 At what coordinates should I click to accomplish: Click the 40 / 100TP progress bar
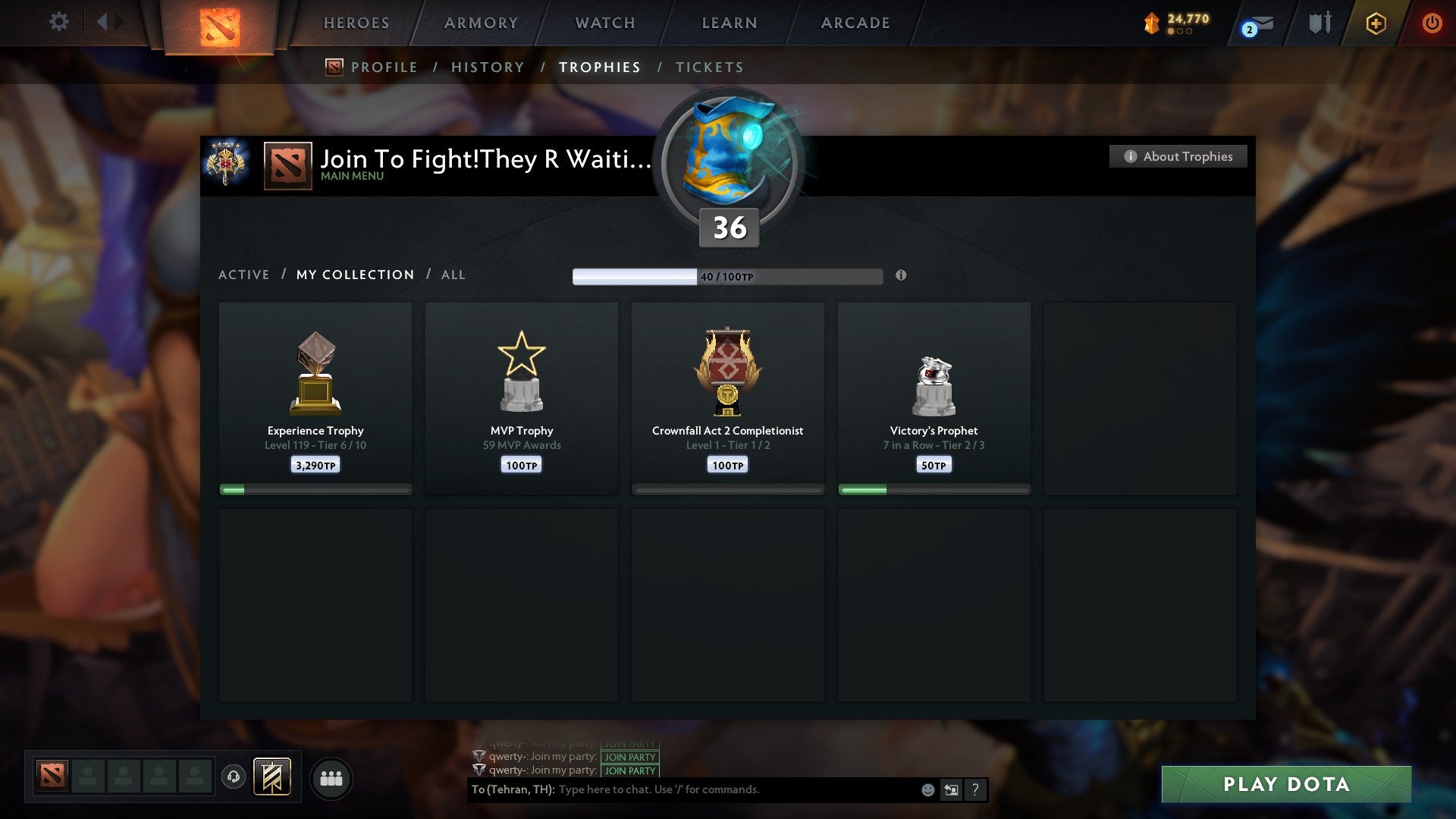click(728, 276)
